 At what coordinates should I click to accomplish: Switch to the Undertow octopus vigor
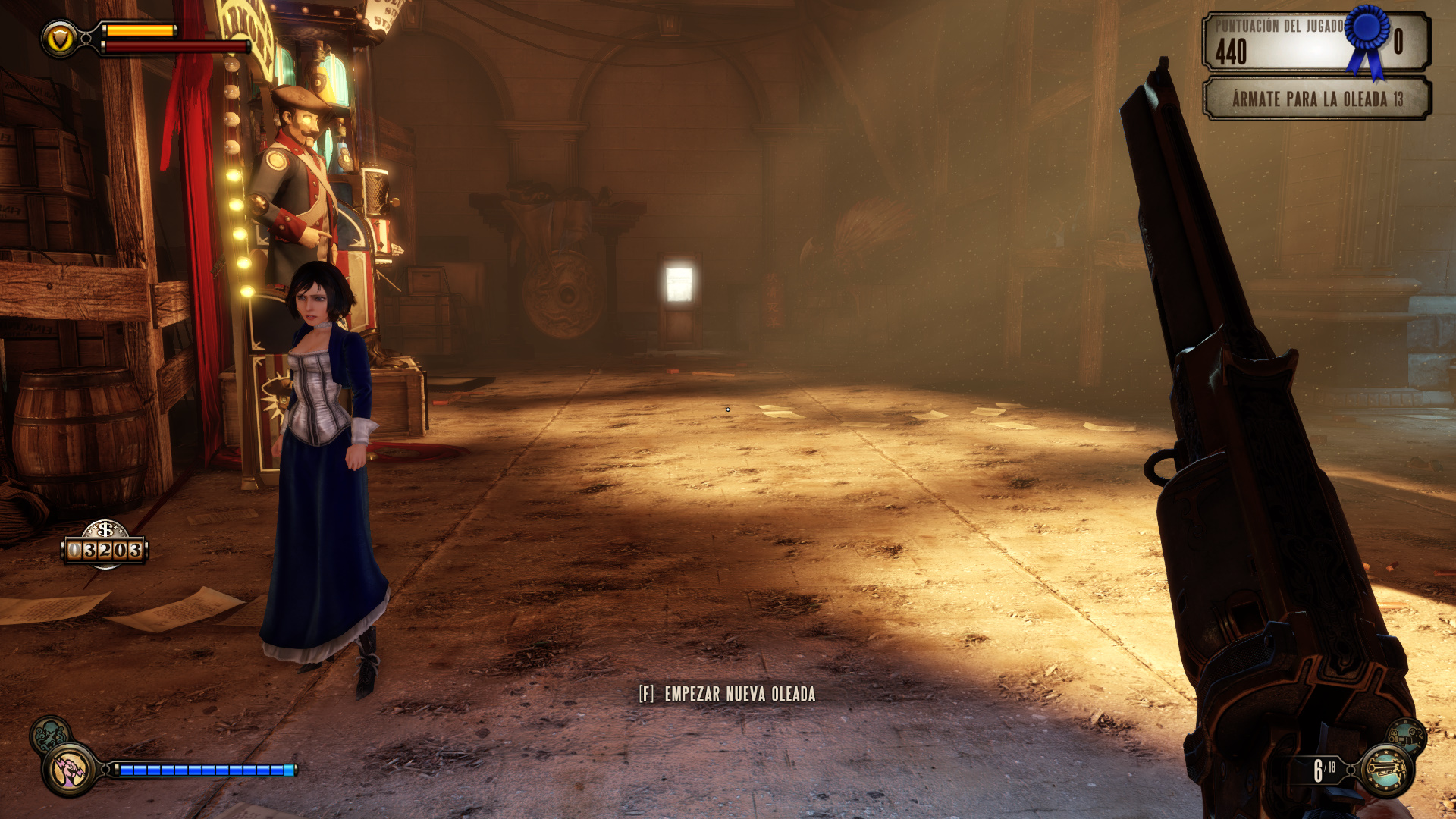[50, 734]
